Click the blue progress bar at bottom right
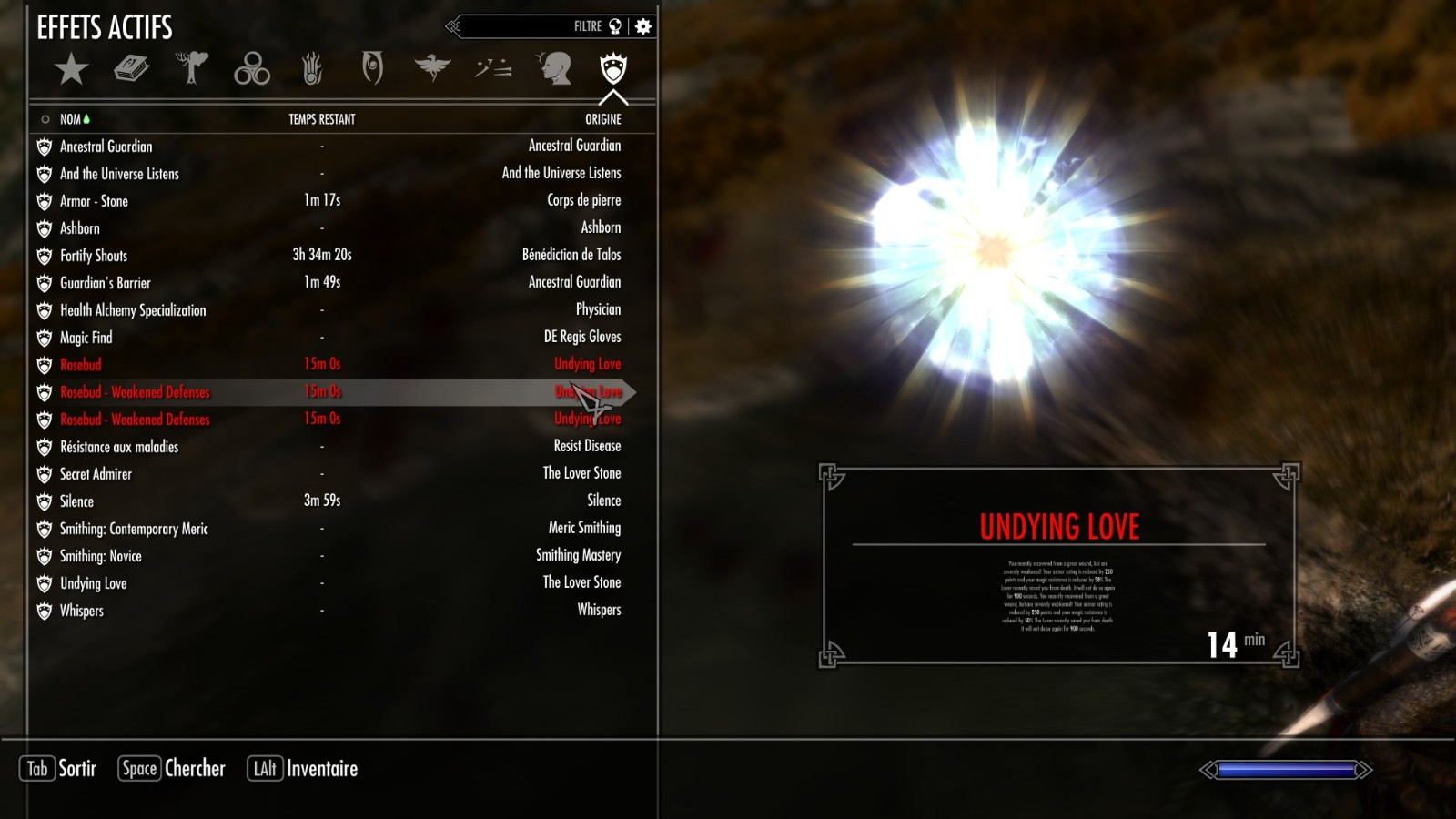 coord(1286,769)
